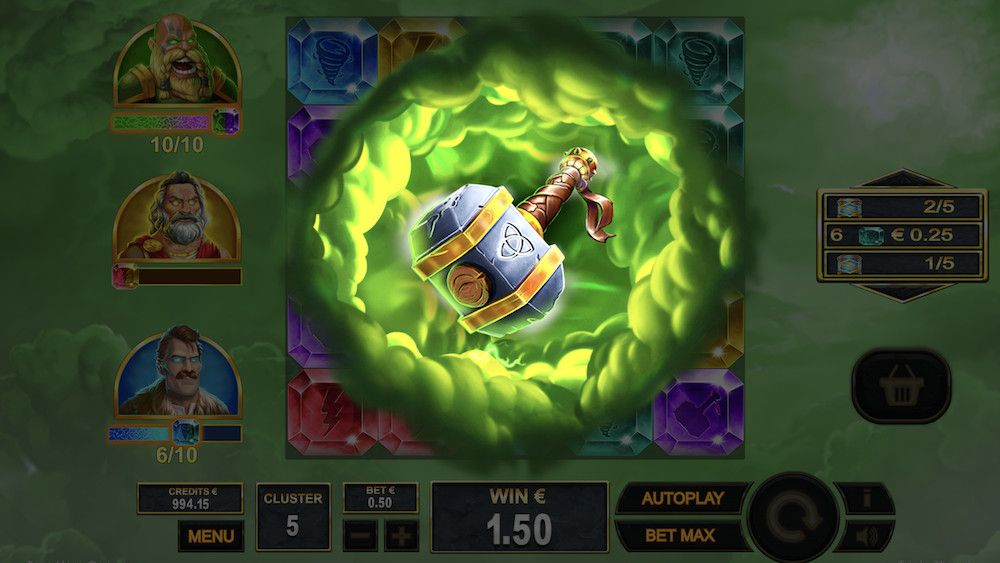Screen dimensions: 1000x563
Task: Select the green-bearded dwarf portrait
Action: tap(177, 64)
